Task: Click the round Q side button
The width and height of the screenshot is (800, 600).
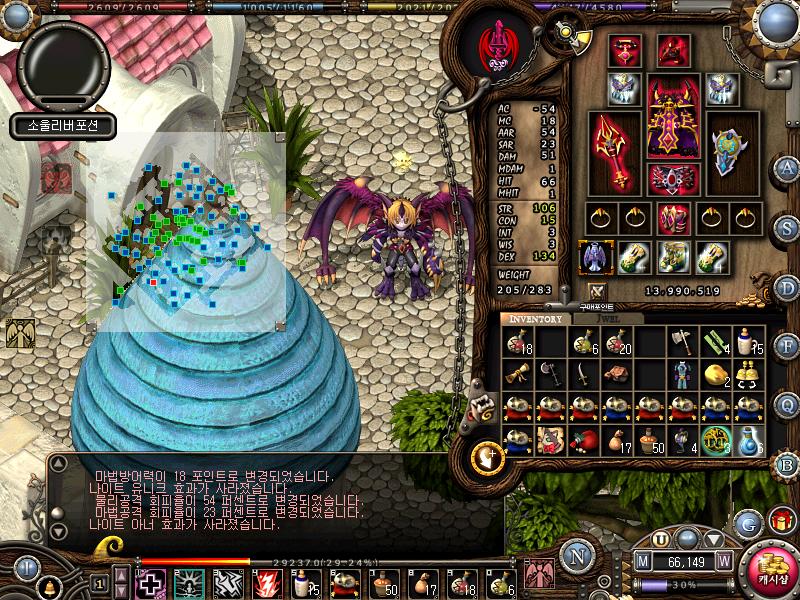Action: point(788,404)
